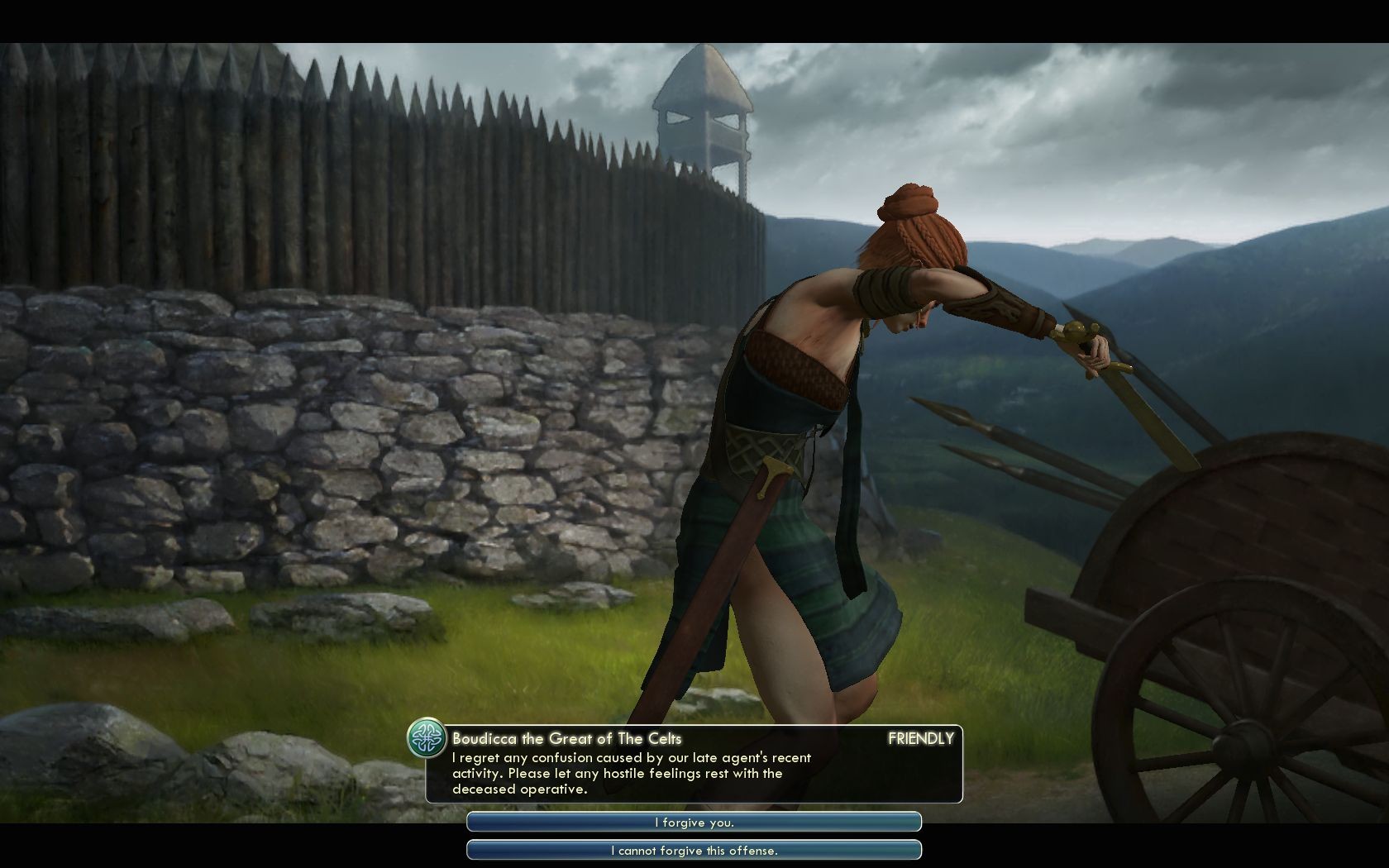Choose the "I forgive you." reply
The height and width of the screenshot is (868, 1389).
point(694,822)
